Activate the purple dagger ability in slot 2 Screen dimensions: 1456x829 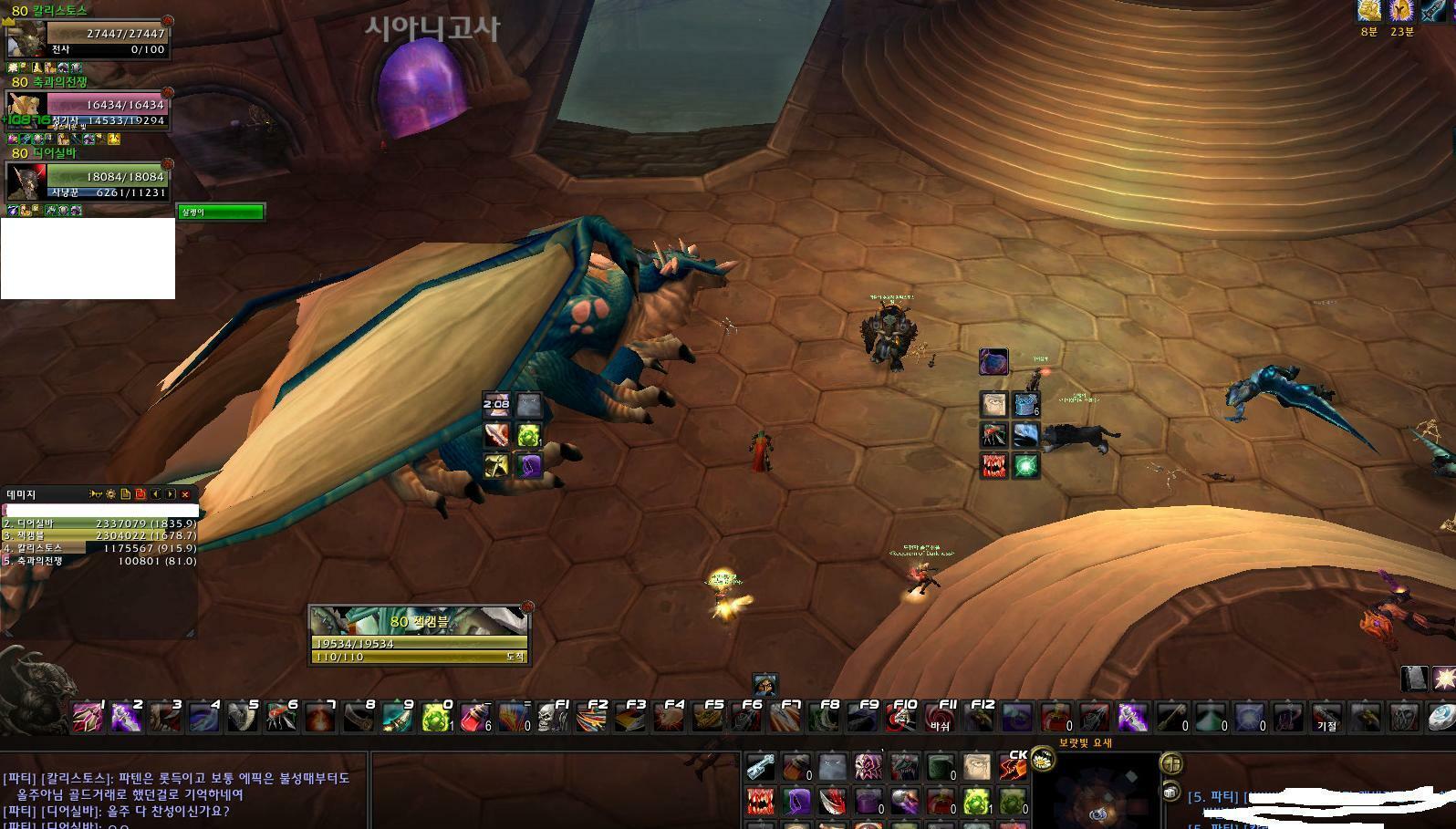[126, 719]
